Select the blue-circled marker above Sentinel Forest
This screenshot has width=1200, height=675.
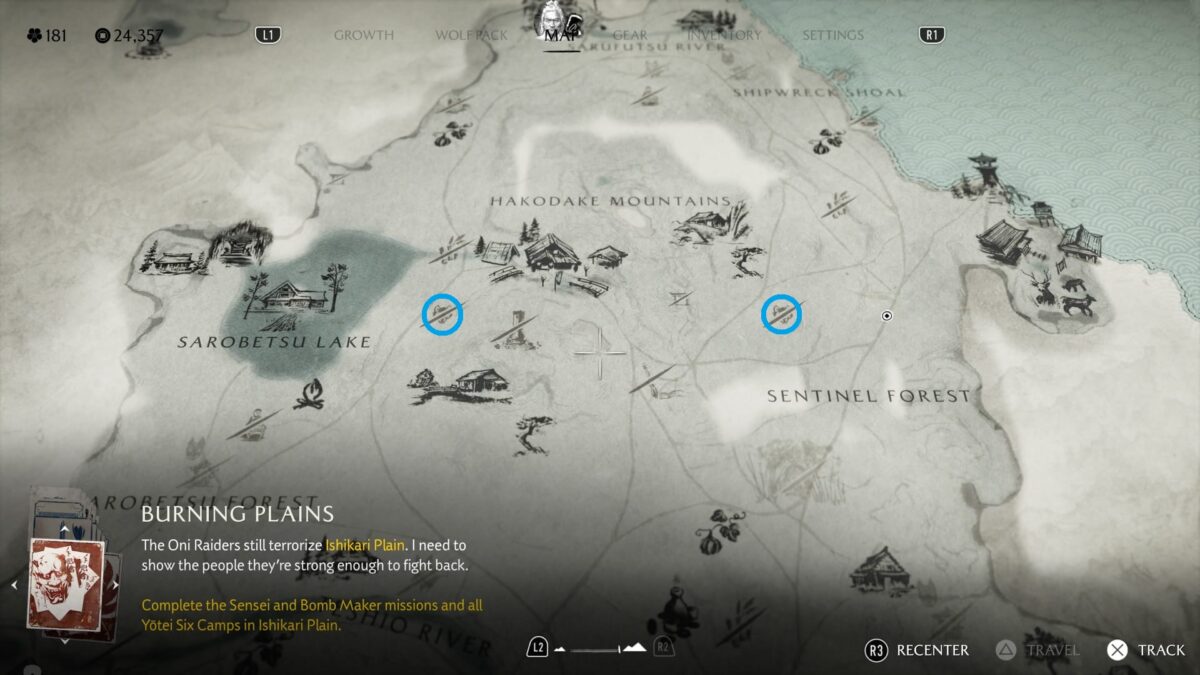pyautogui.click(x=782, y=314)
